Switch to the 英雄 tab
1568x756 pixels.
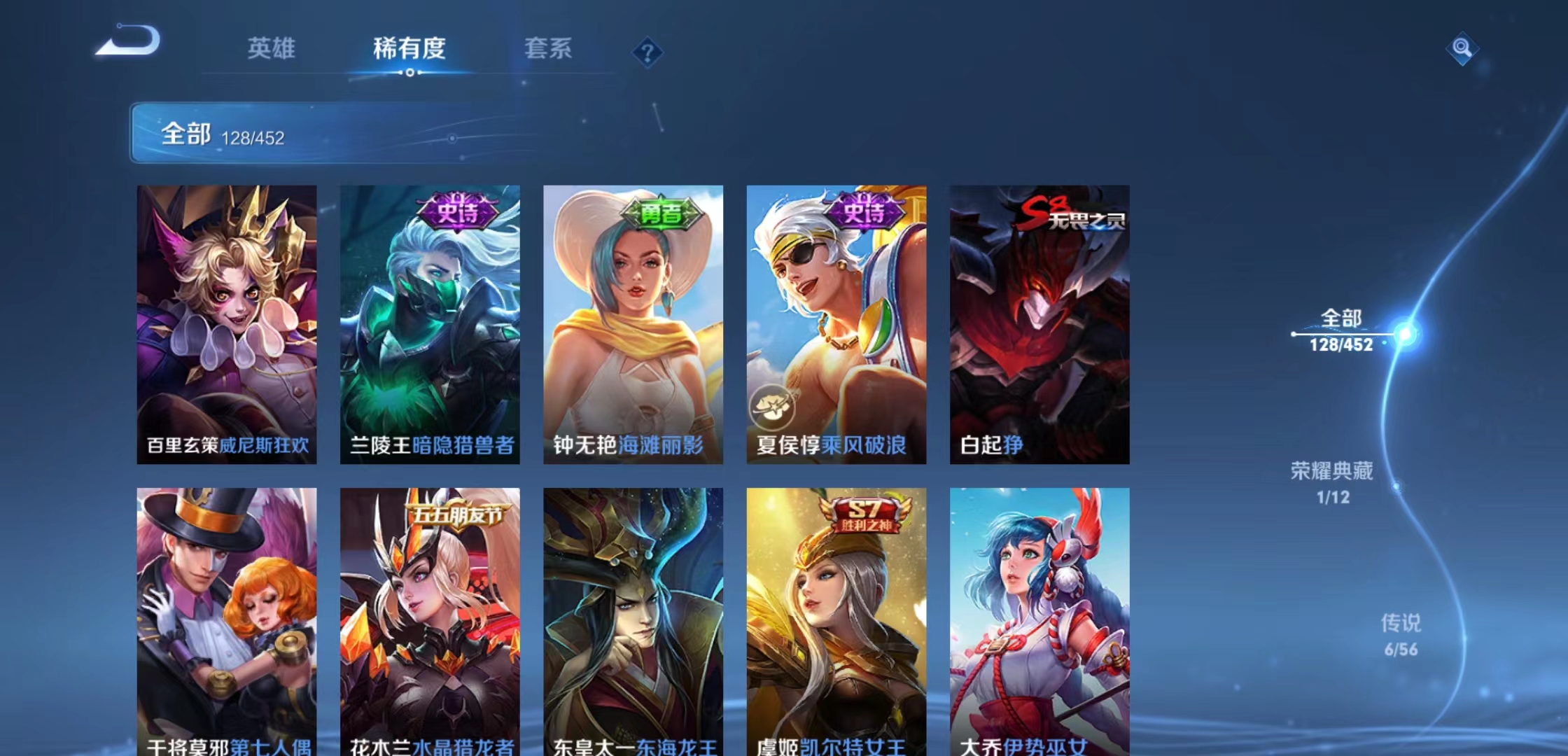[271, 49]
